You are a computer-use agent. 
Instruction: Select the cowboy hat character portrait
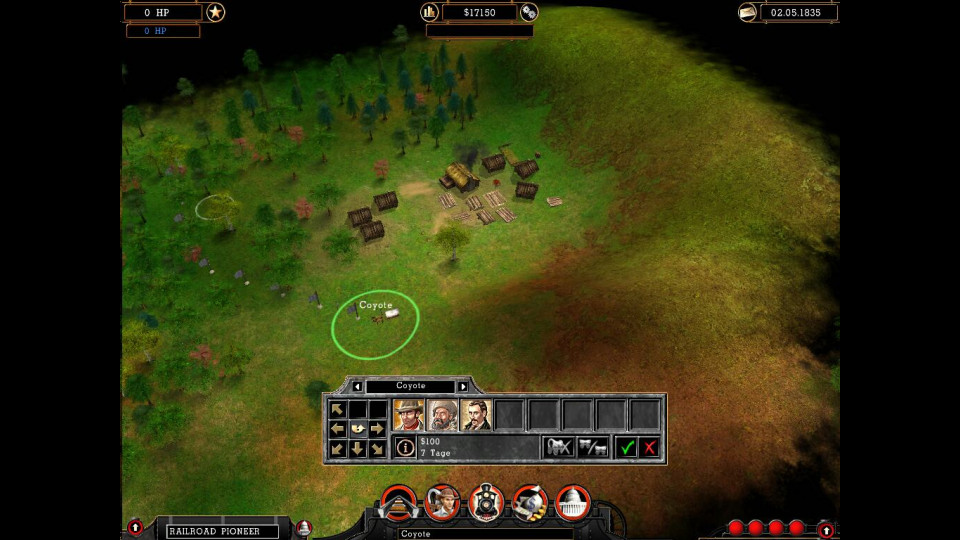pos(408,414)
